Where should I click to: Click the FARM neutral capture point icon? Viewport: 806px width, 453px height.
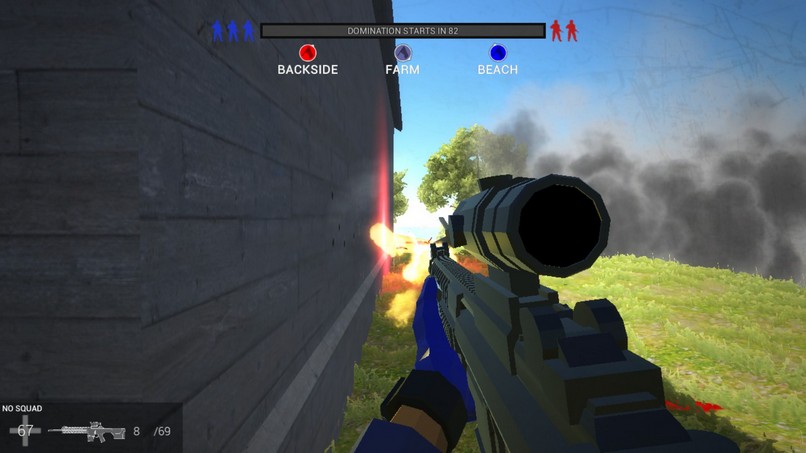point(402,52)
